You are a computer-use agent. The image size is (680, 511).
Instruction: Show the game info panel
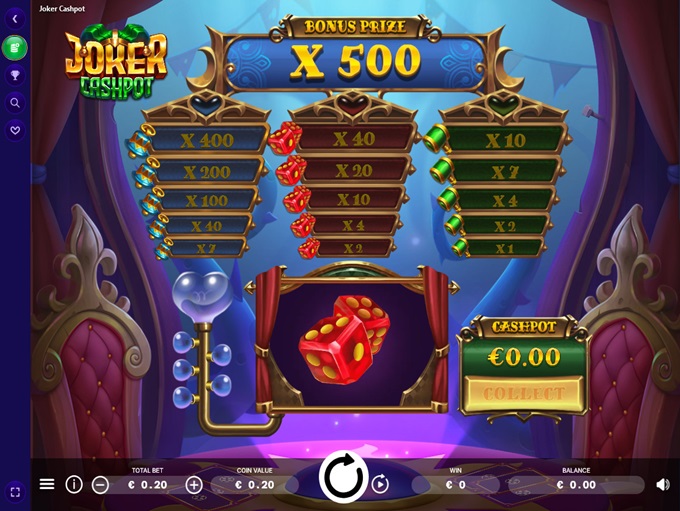[74, 484]
